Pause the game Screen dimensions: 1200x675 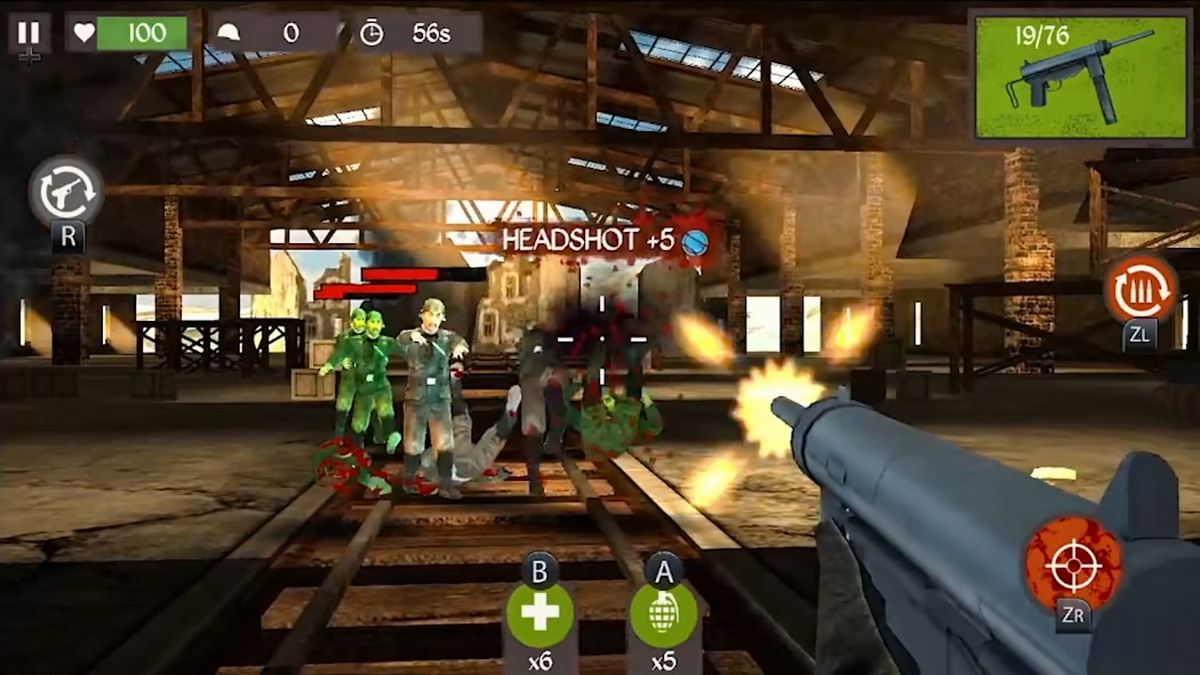[x=29, y=32]
